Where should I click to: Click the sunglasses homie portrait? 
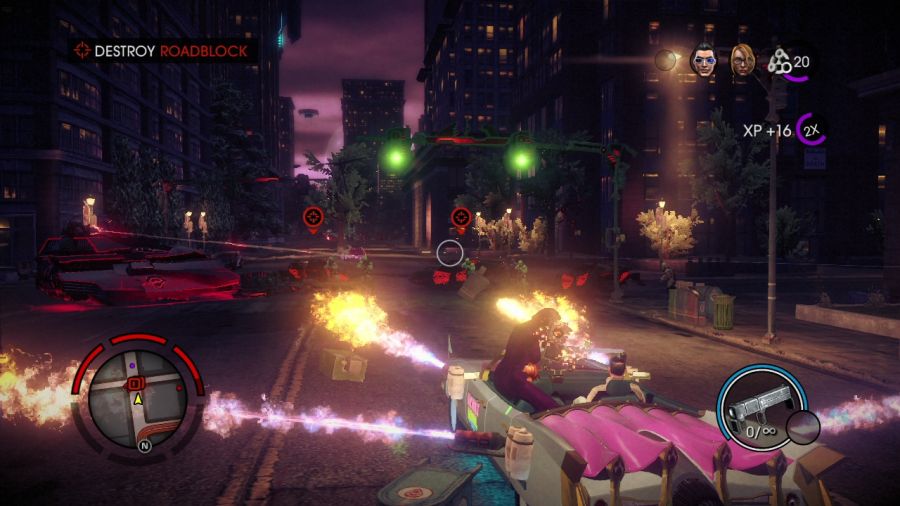point(704,60)
